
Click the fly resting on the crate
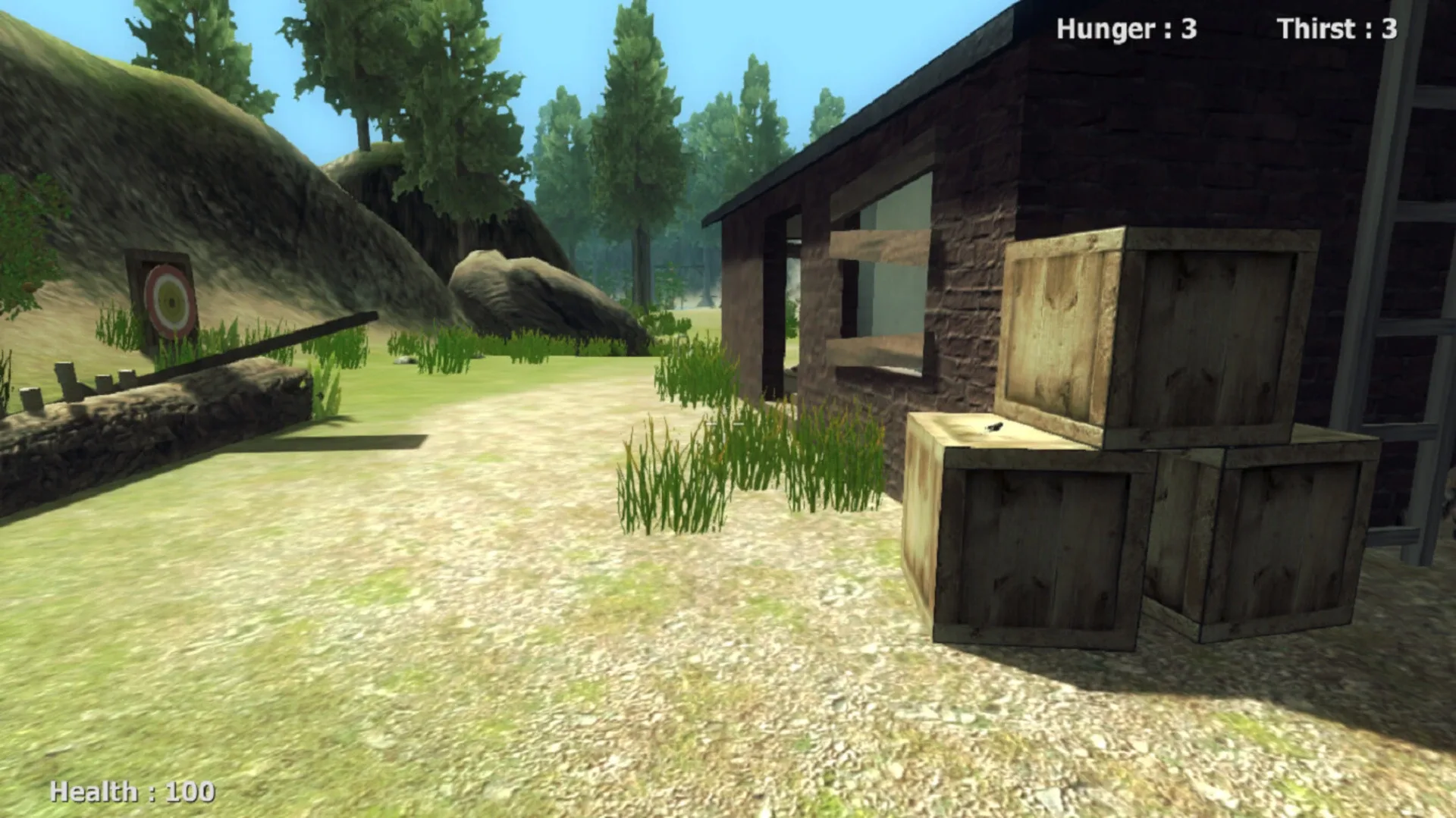(x=994, y=427)
